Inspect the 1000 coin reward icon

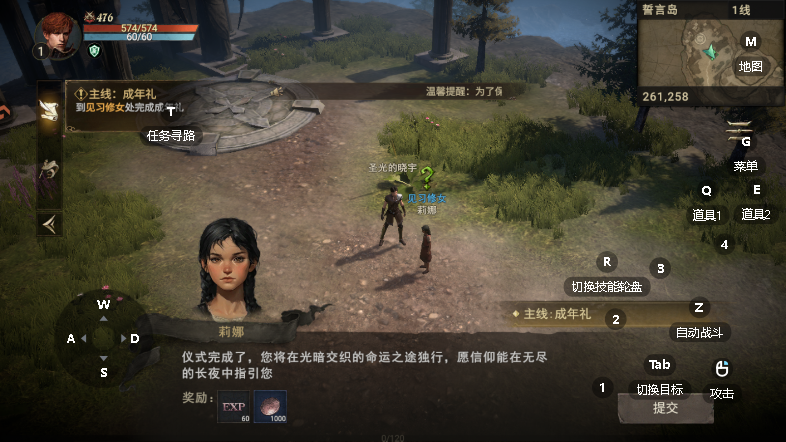tap(270, 408)
